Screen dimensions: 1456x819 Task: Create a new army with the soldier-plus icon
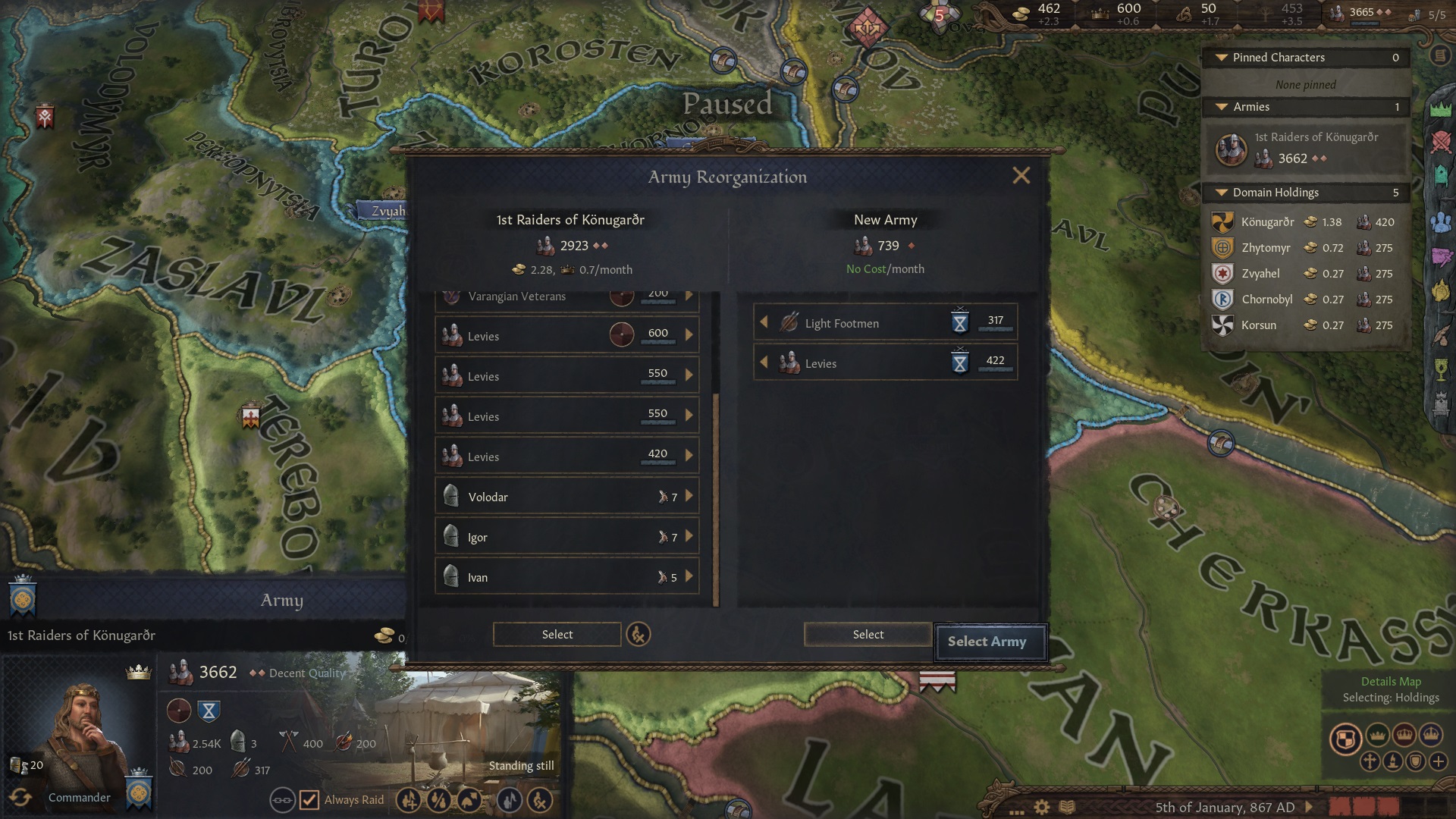pos(410,800)
